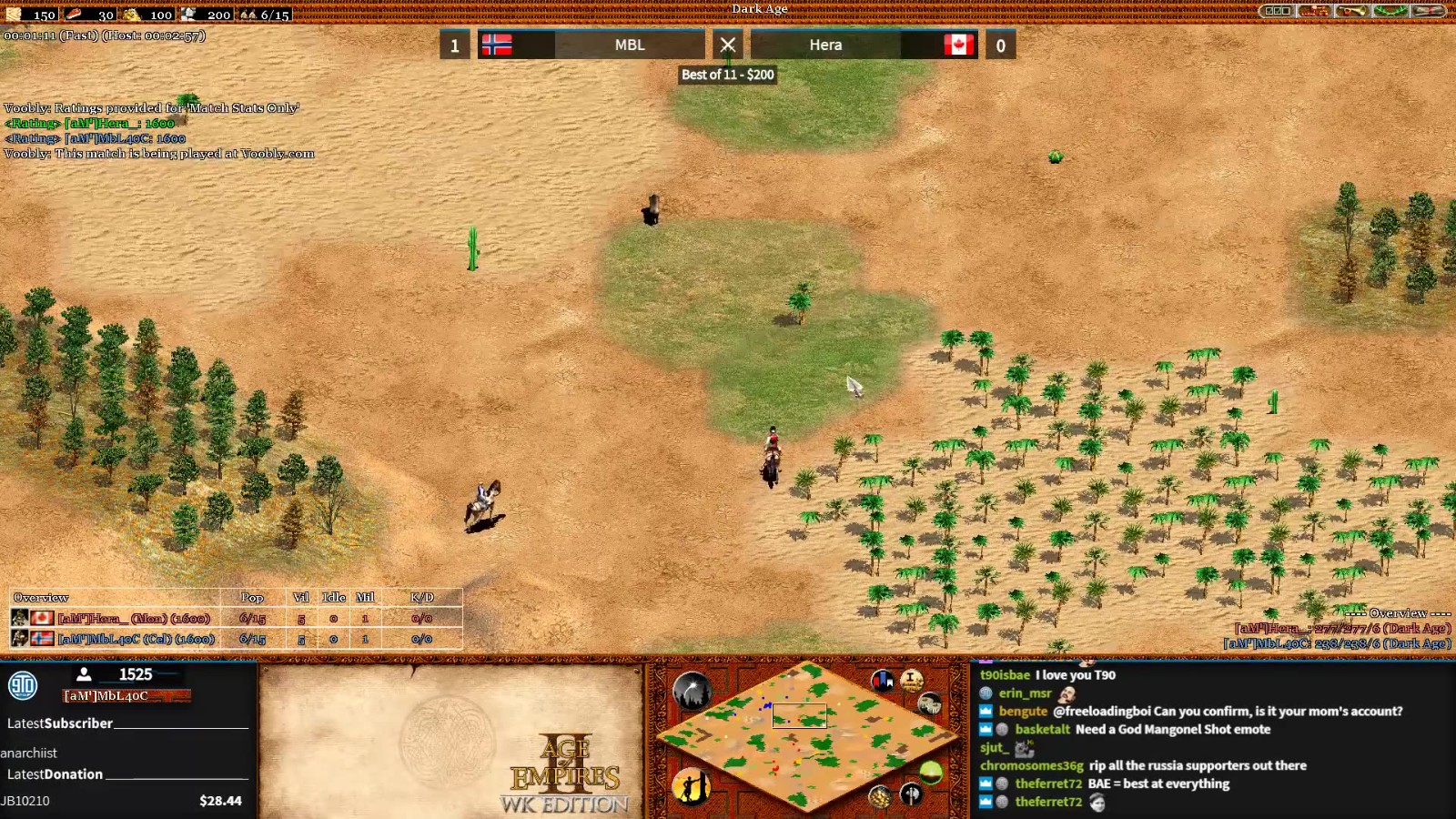Open the diplomacy laurel wreath button
The height and width of the screenshot is (819, 1456).
(1390, 11)
